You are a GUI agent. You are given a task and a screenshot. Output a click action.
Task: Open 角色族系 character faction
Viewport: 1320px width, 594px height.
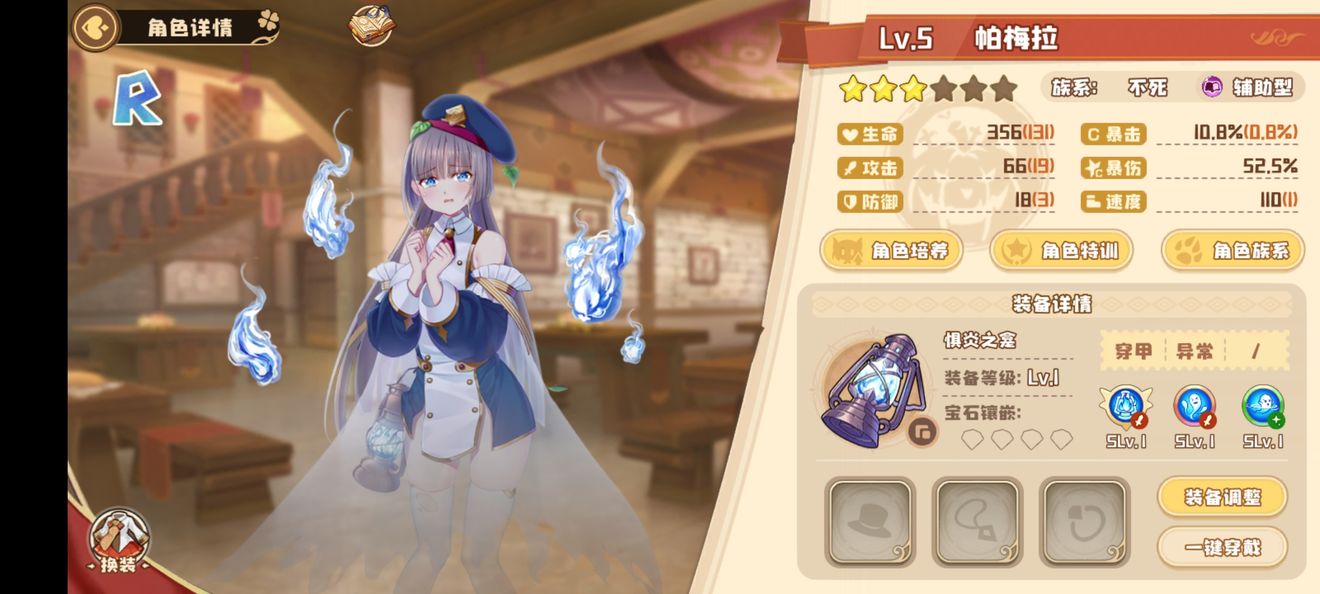pos(1233,250)
